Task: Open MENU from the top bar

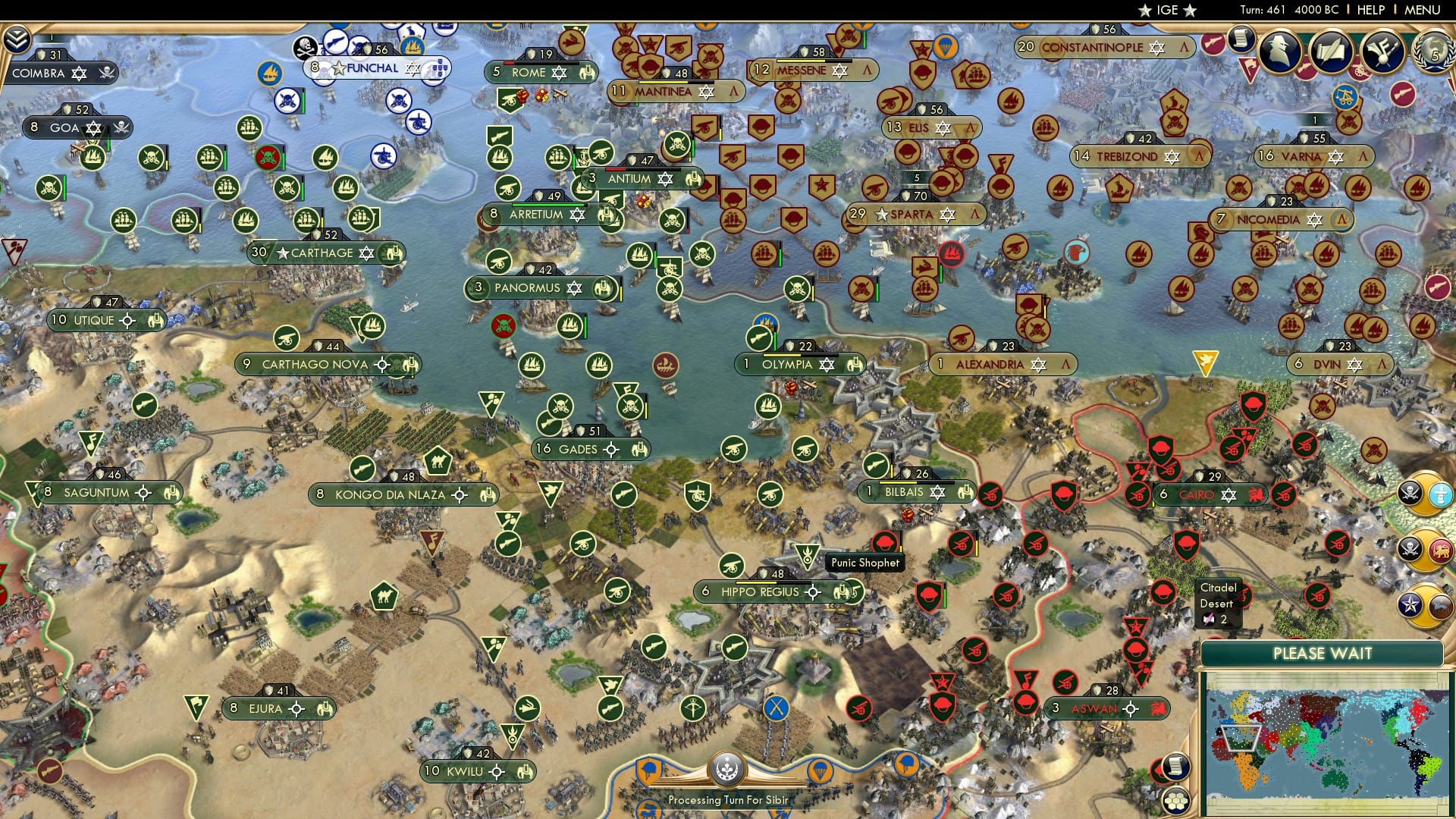Action: (1421, 10)
